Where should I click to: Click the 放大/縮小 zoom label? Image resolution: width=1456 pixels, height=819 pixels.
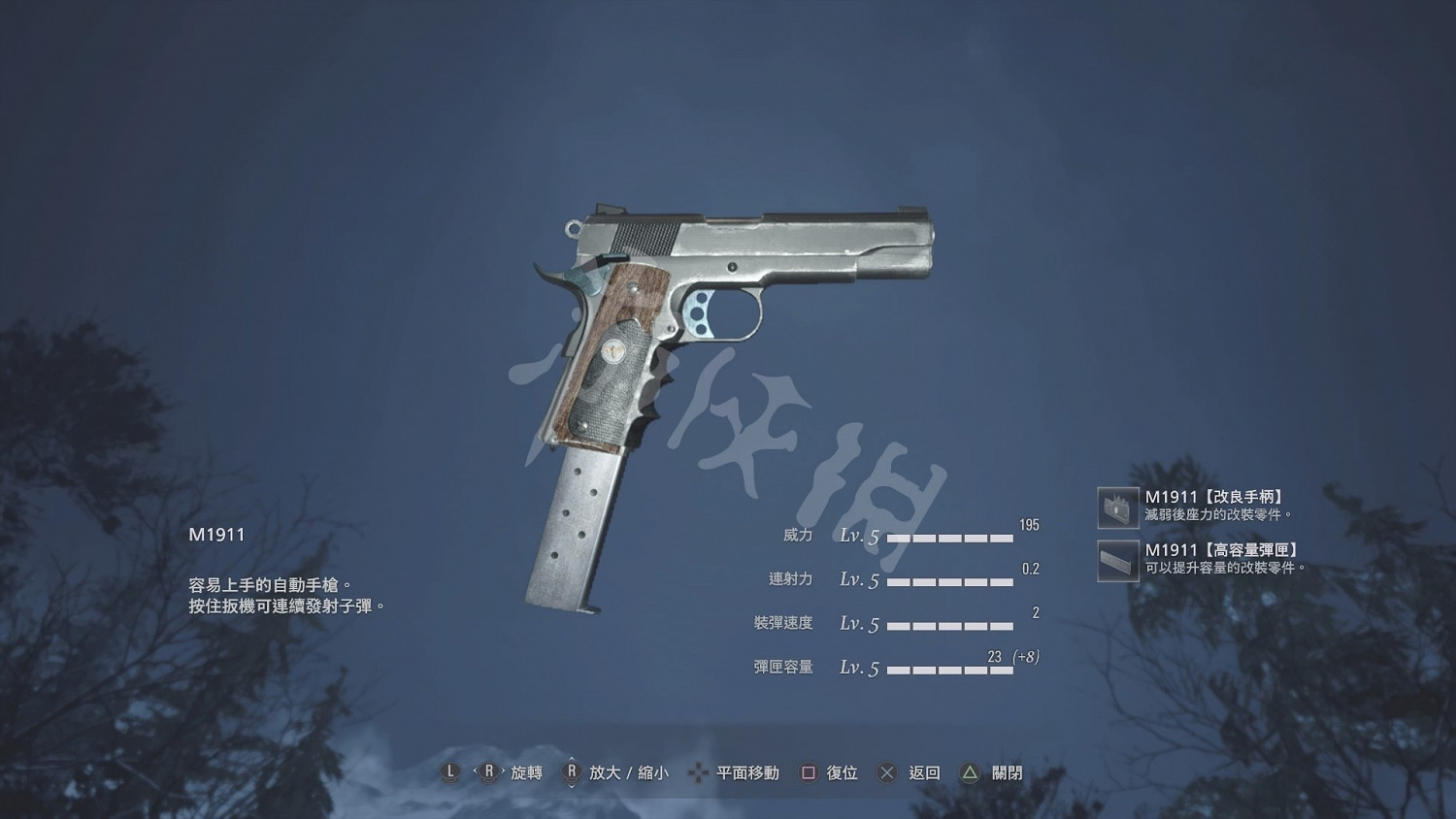click(631, 772)
